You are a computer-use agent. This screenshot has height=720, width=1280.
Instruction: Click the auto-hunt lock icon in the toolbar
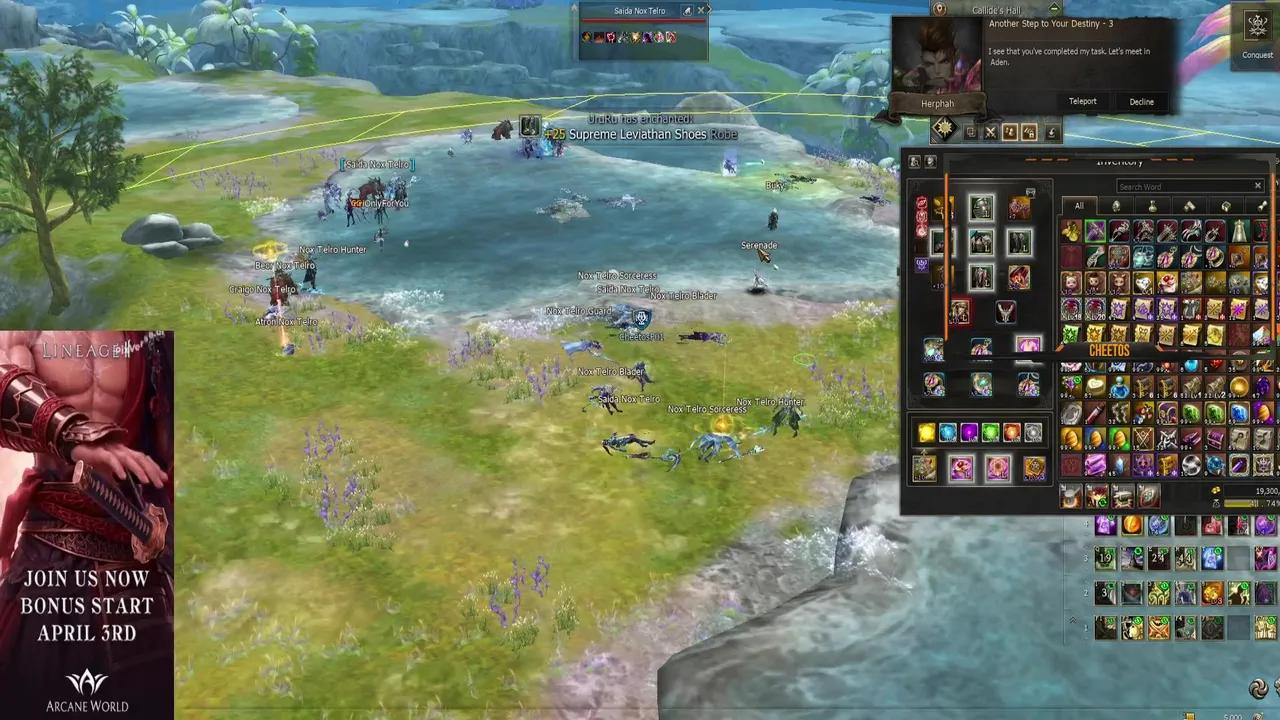[x=1029, y=133]
